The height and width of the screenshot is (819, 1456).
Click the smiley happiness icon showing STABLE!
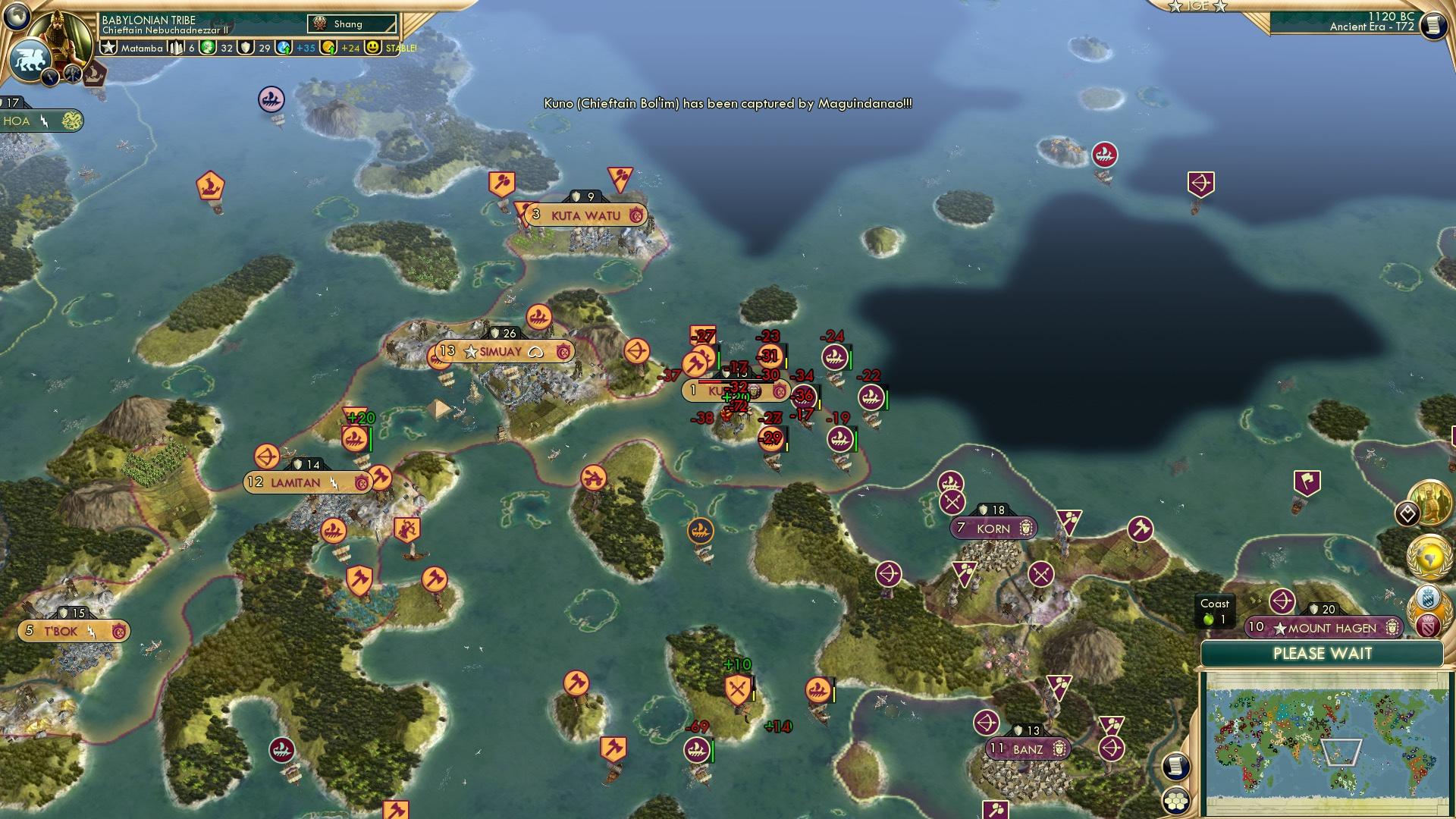pyautogui.click(x=373, y=48)
